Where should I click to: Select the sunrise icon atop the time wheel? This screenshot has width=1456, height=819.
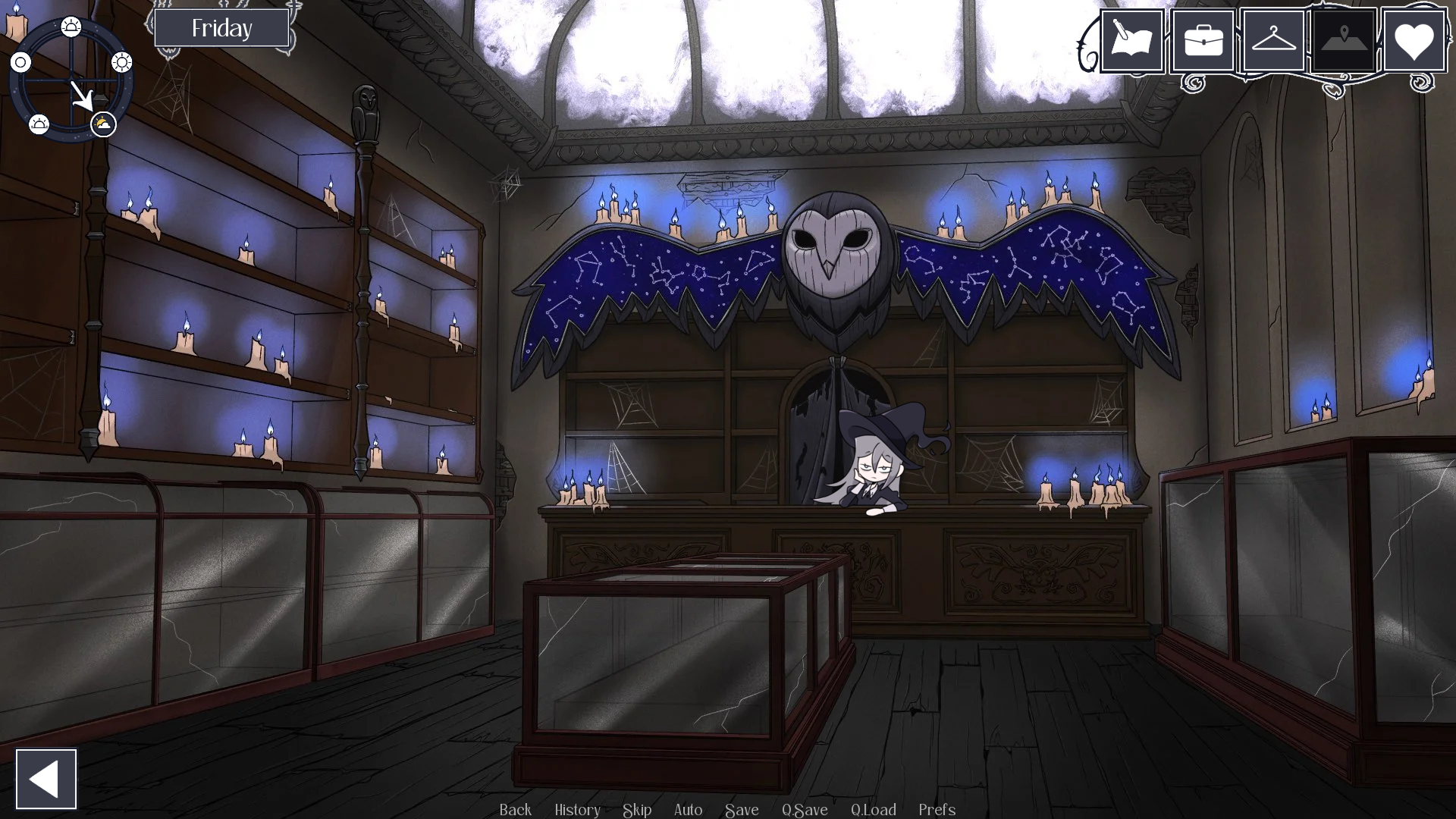tap(71, 25)
